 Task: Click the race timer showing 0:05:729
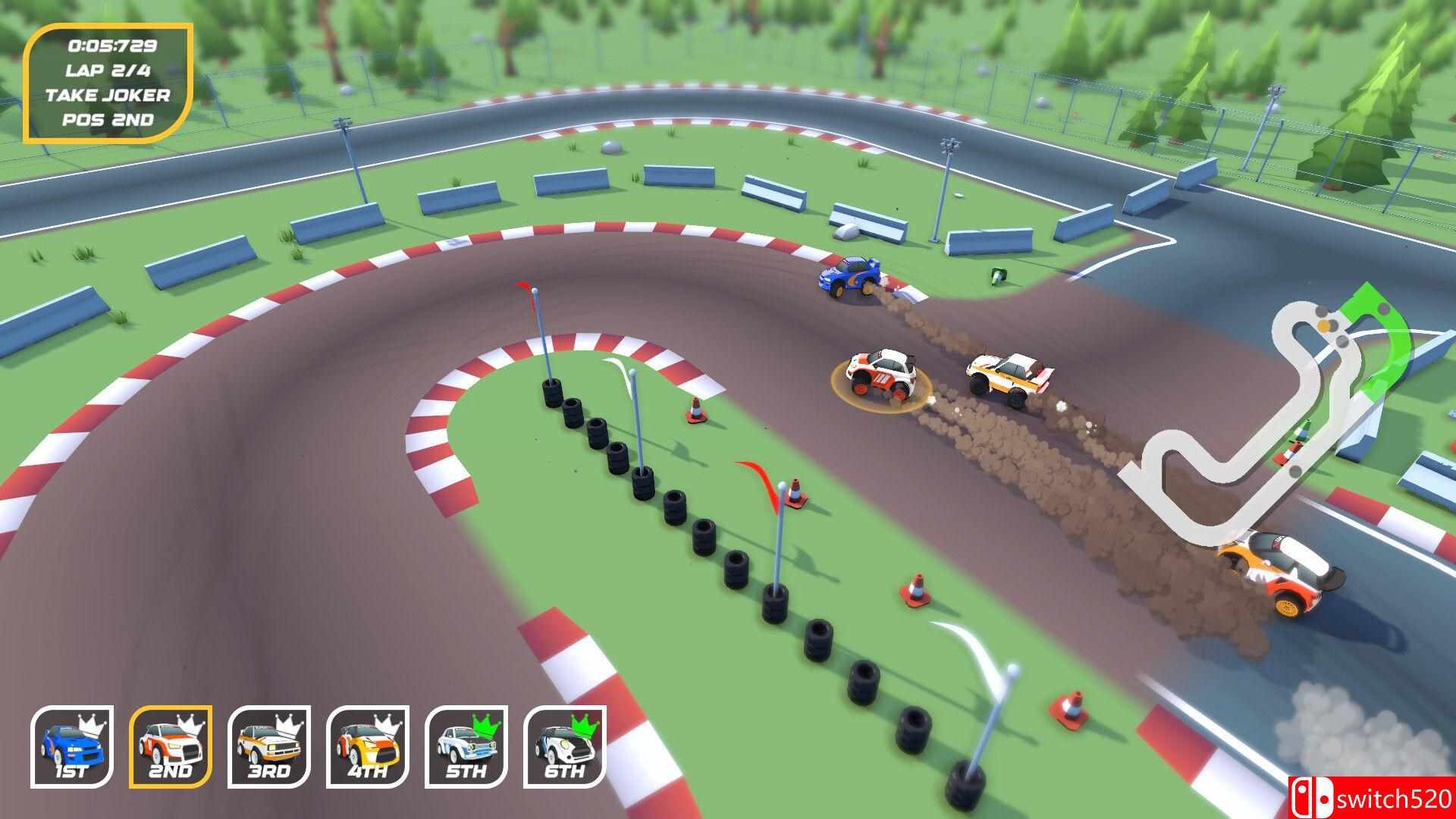pyautogui.click(x=113, y=47)
